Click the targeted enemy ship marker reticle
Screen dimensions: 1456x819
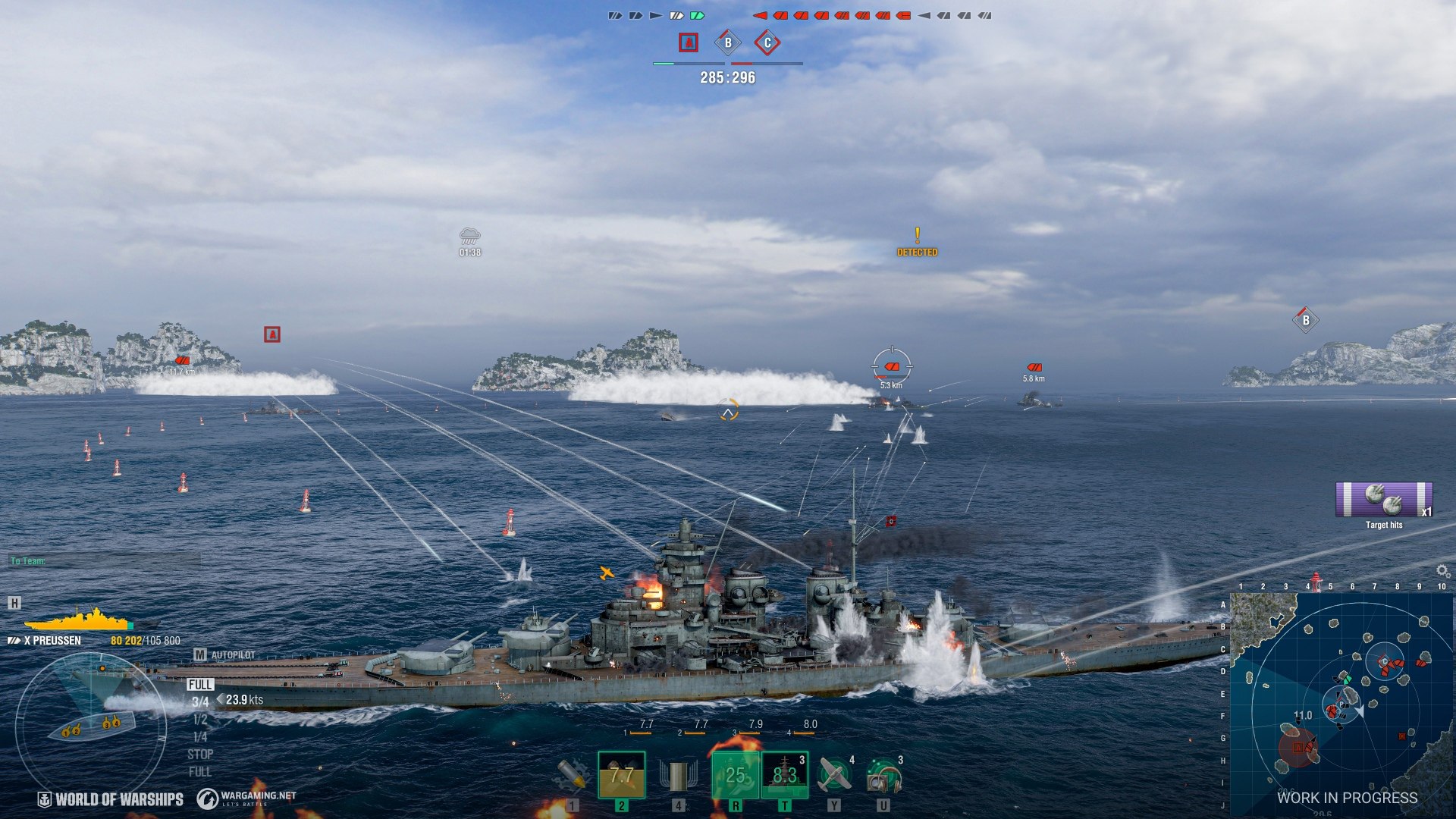[892, 367]
